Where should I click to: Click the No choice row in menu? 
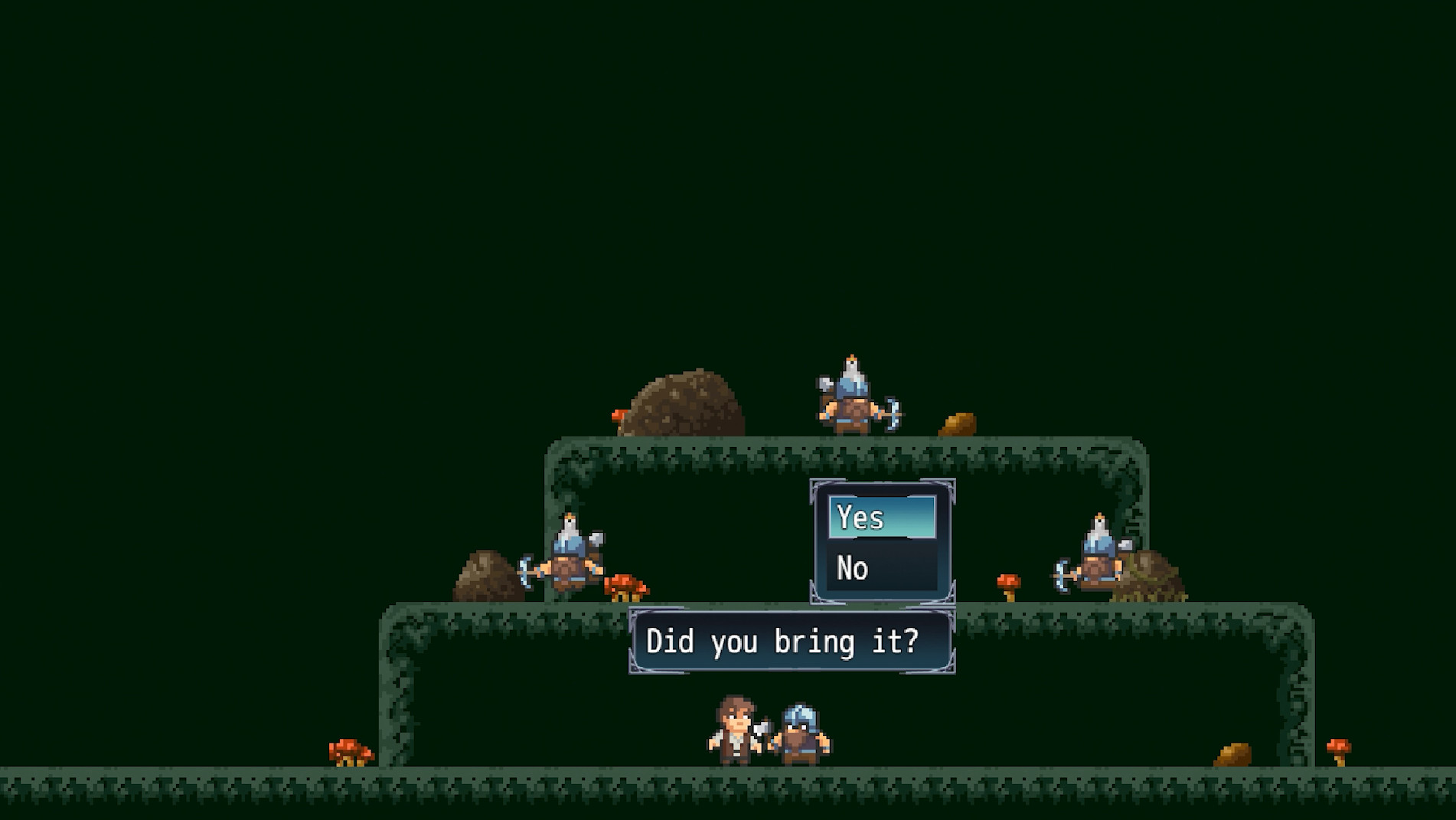(880, 568)
